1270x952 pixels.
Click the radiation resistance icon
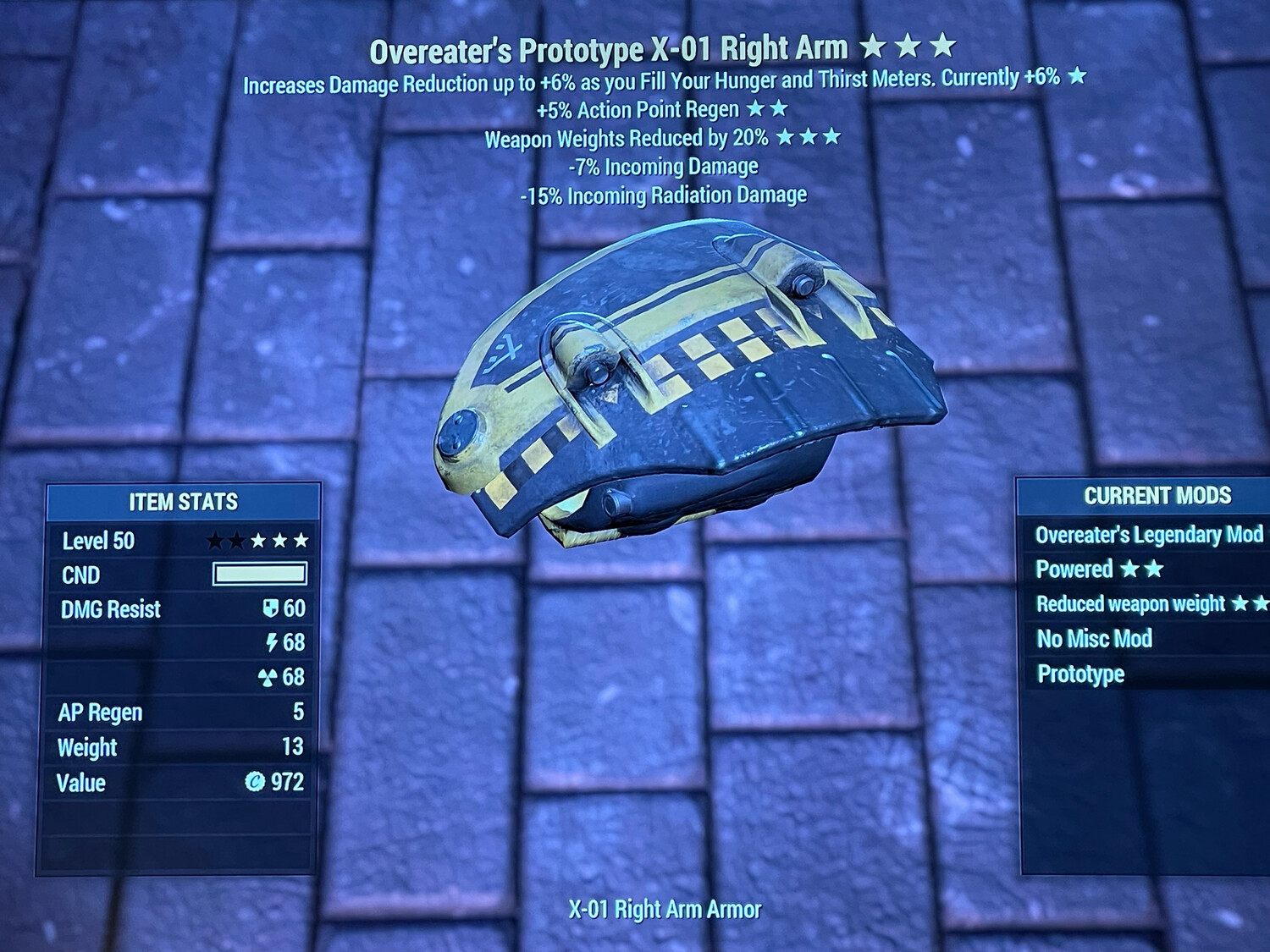click(270, 678)
